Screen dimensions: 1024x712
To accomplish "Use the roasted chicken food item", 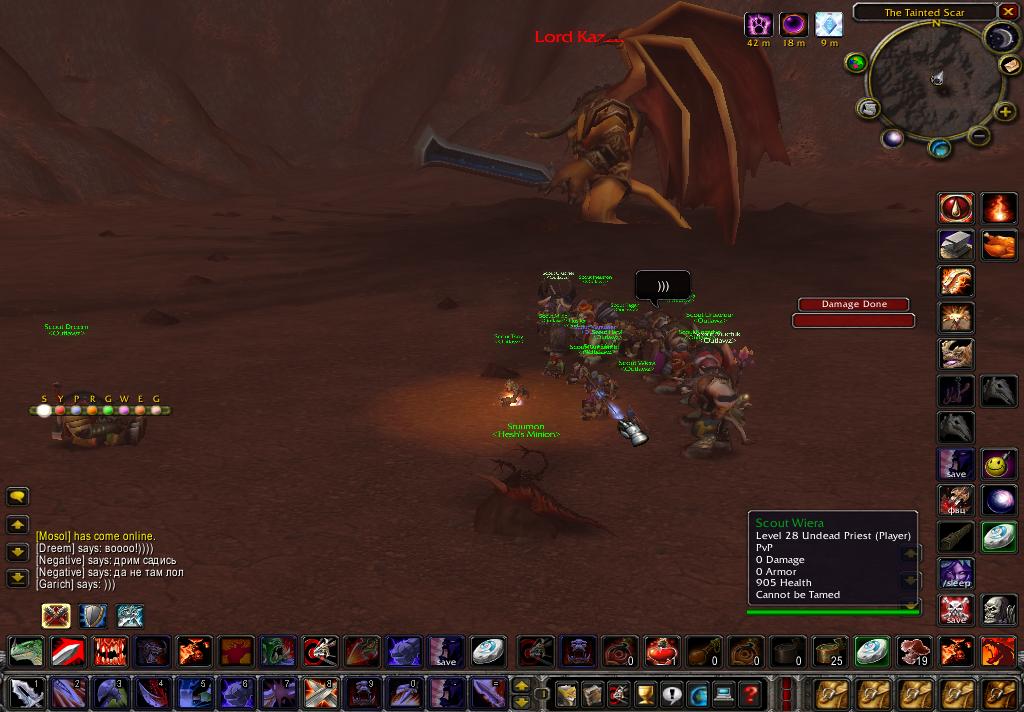I will coord(998,245).
